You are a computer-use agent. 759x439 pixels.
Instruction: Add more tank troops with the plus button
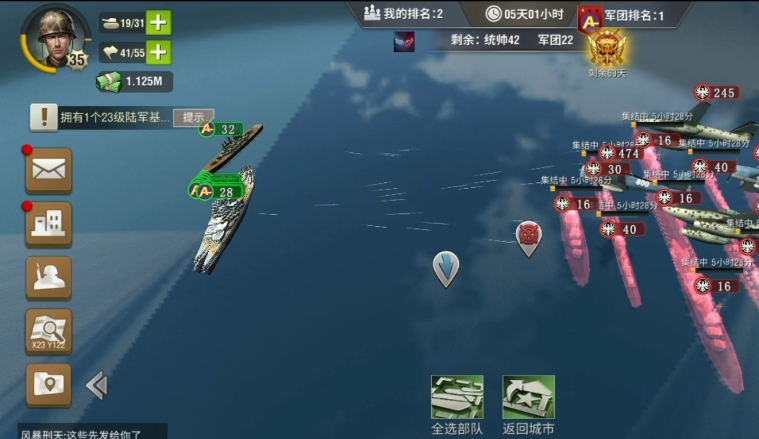(x=159, y=23)
